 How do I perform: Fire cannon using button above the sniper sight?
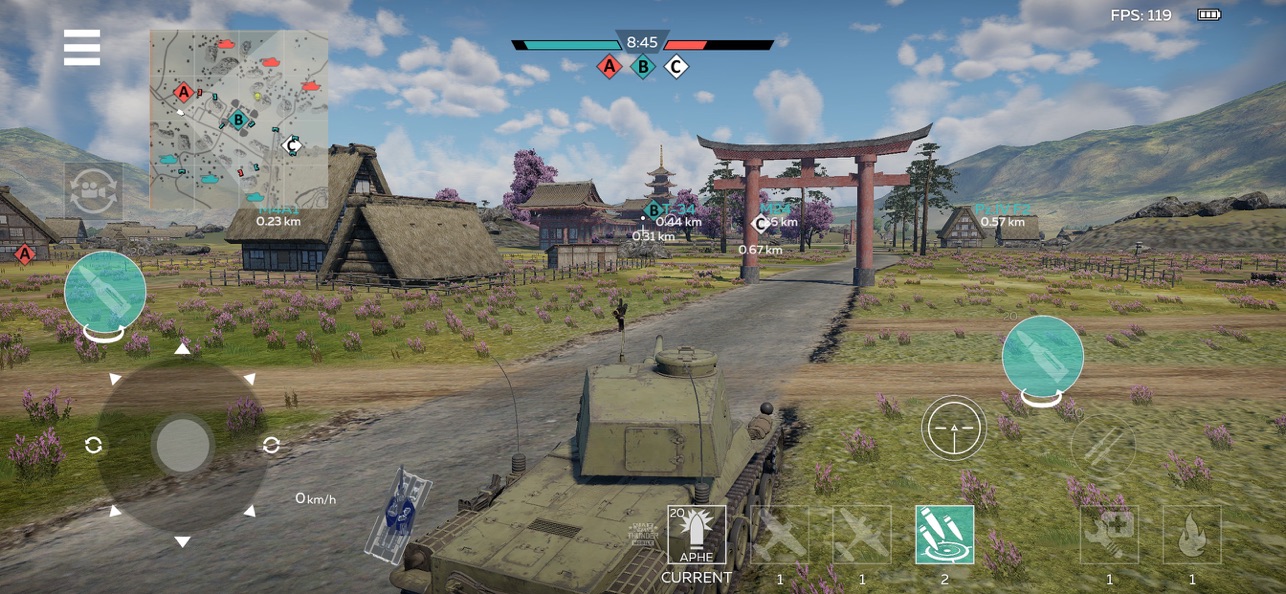(x=1043, y=357)
